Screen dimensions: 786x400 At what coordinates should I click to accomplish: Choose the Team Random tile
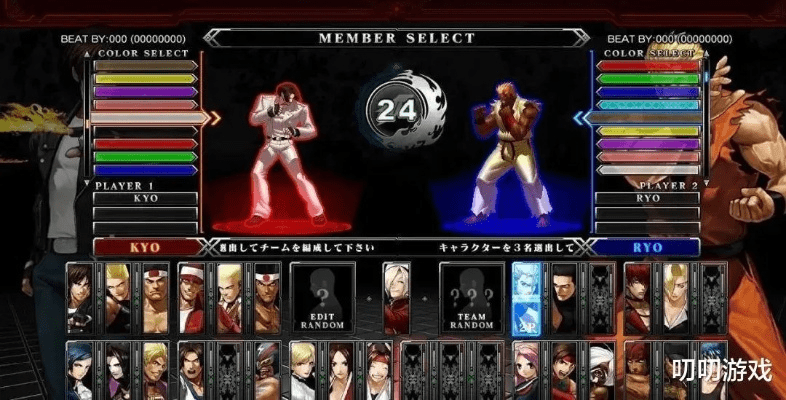(471, 297)
